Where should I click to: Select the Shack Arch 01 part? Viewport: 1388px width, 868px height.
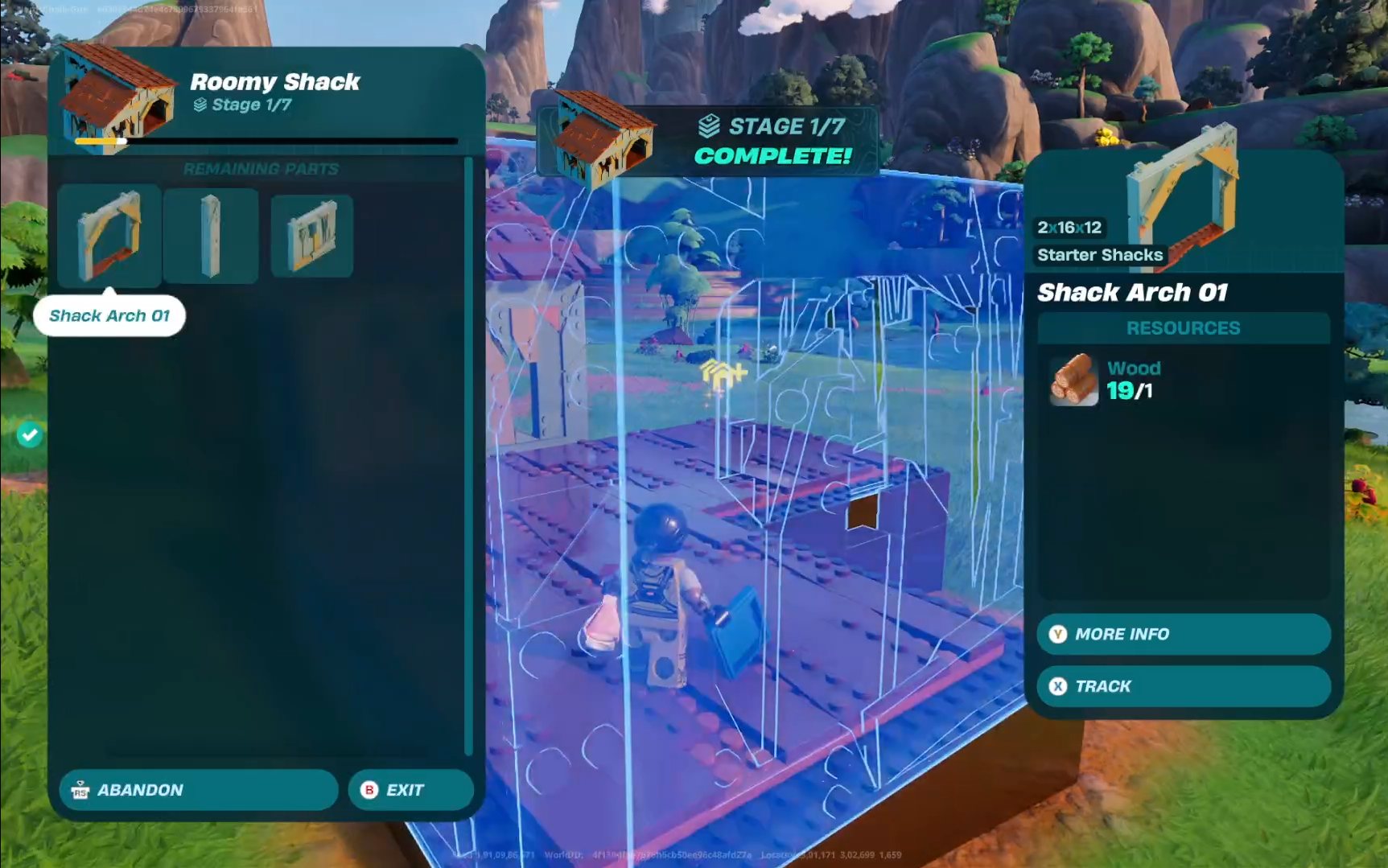[x=109, y=236]
